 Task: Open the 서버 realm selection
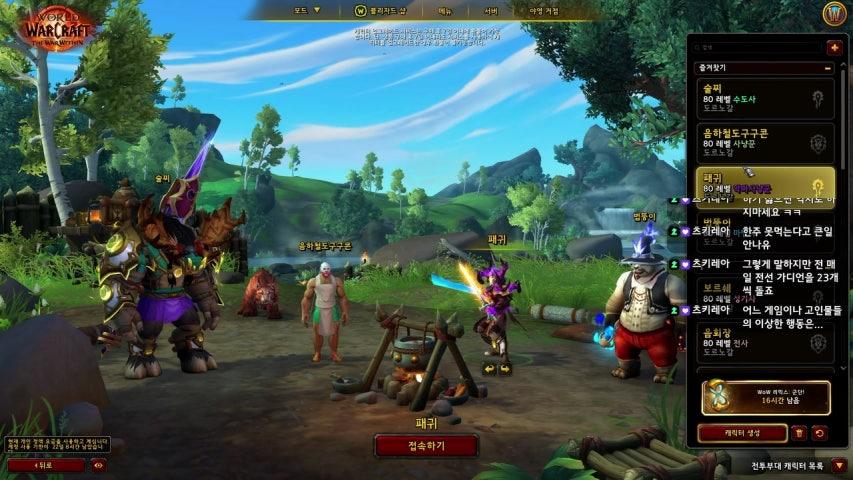pyautogui.click(x=491, y=10)
